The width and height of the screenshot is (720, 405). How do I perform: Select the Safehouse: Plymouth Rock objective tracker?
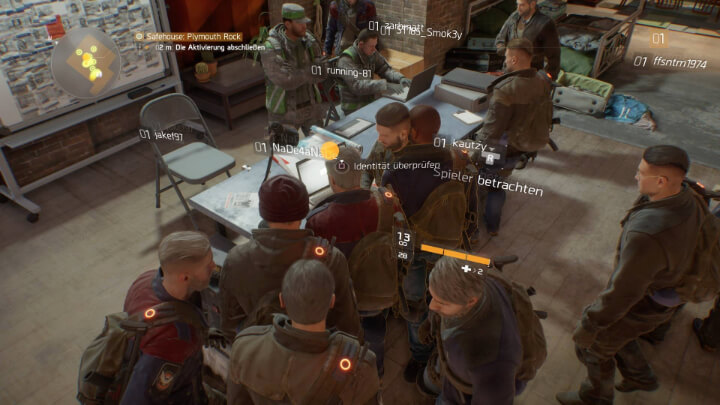coord(189,37)
